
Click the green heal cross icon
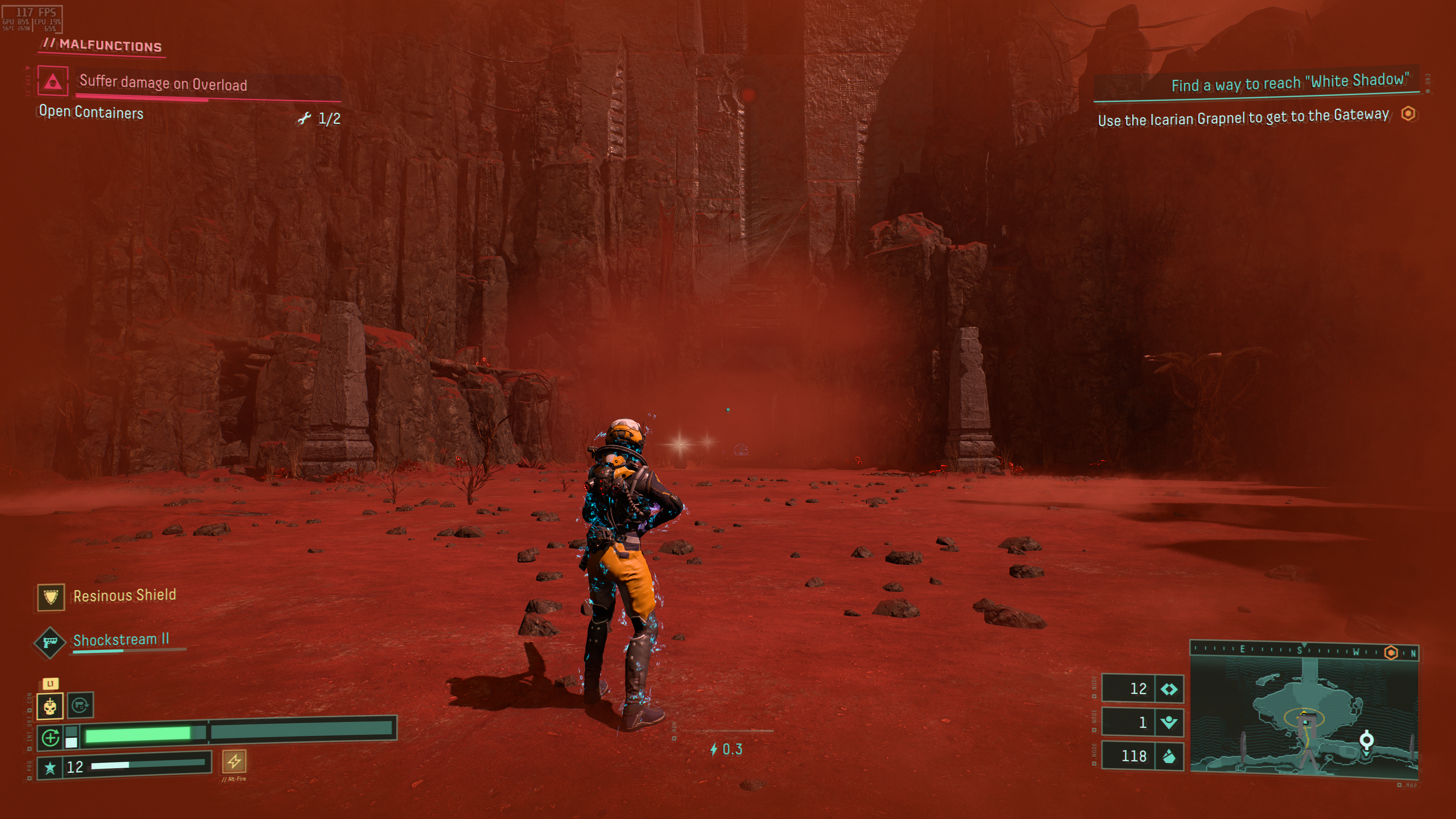pyautogui.click(x=50, y=737)
